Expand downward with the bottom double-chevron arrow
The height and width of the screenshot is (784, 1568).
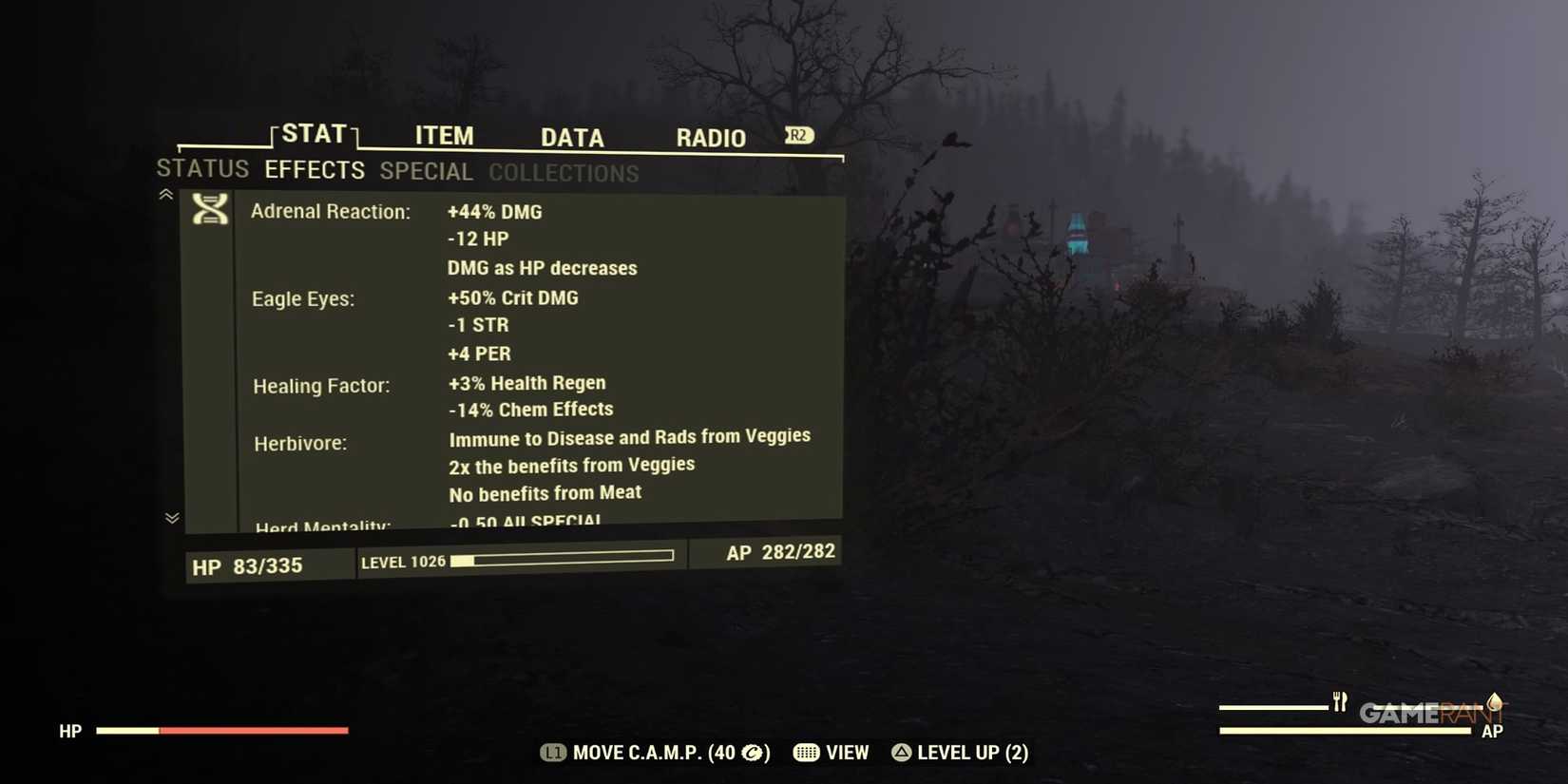click(172, 519)
